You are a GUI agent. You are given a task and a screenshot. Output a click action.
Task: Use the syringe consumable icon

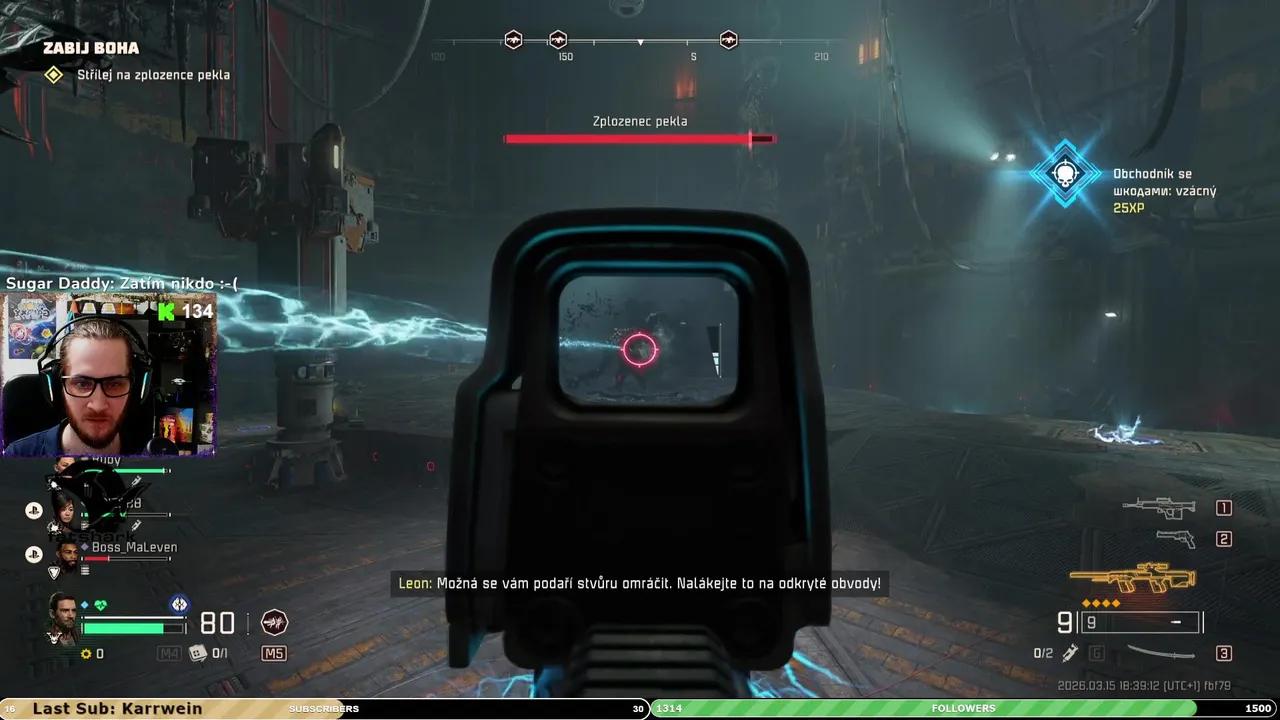tap(1070, 653)
